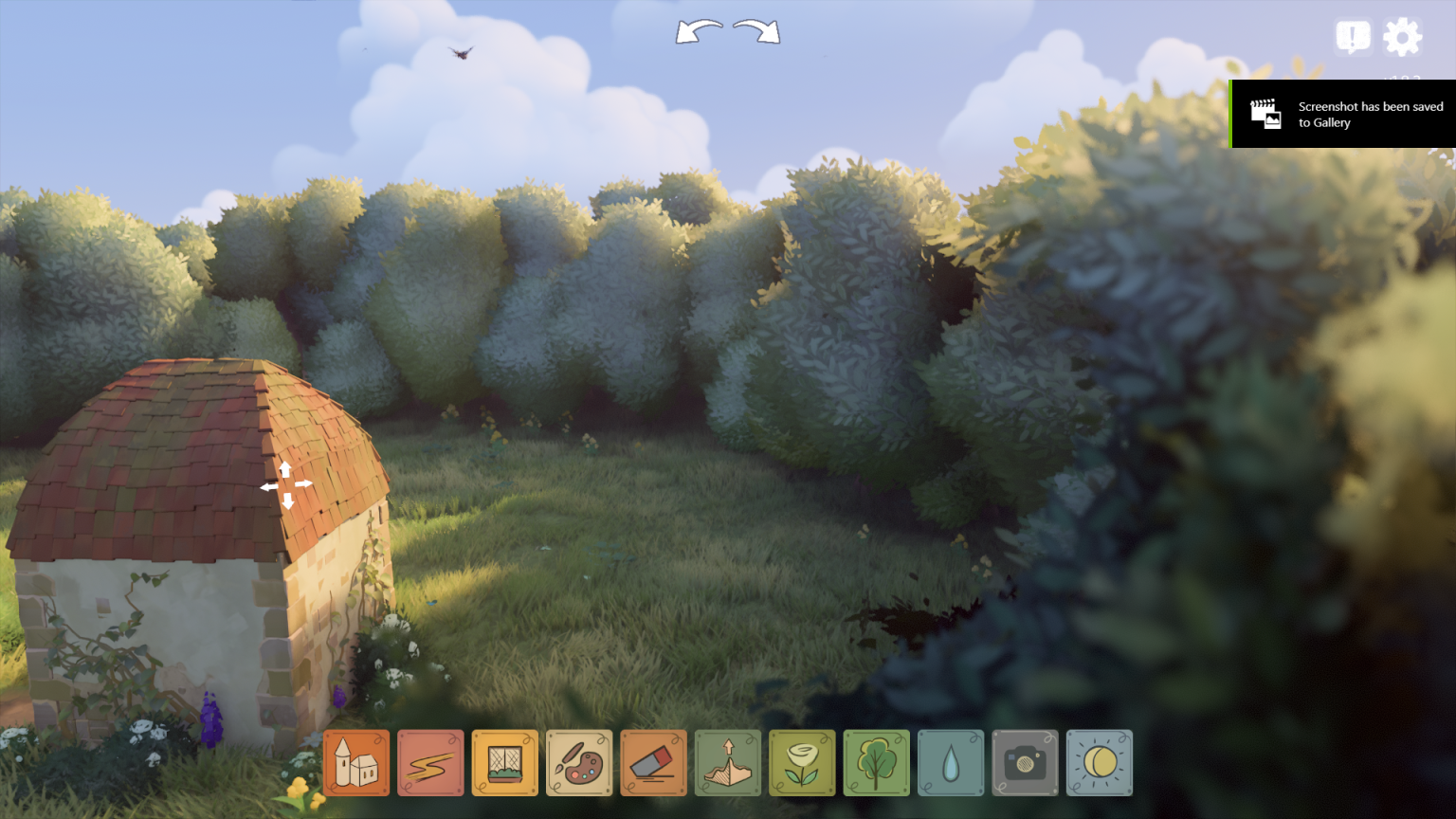Open the day-night time tool
The image size is (1456, 819).
1099,763
